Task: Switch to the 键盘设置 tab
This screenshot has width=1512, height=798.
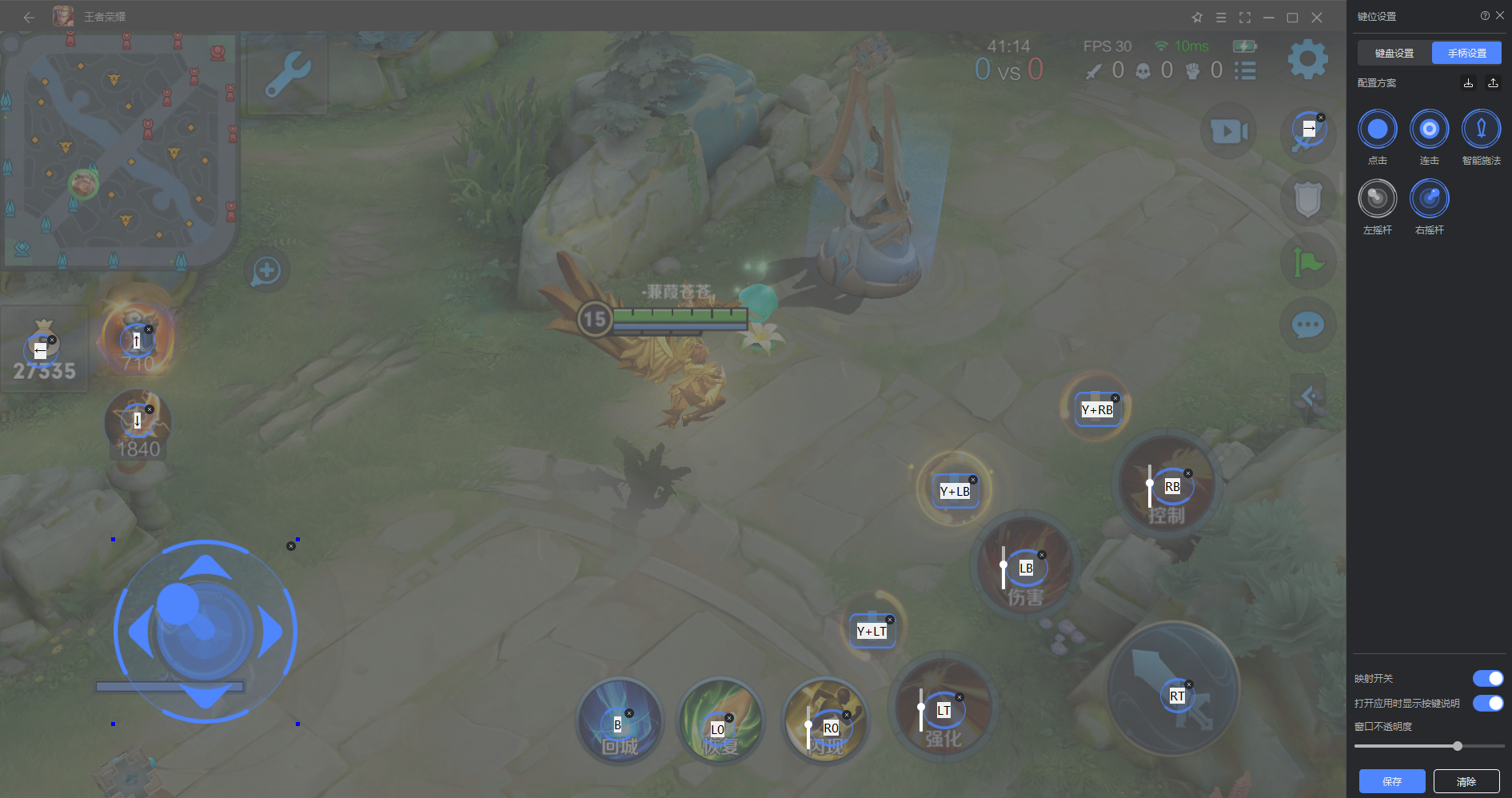Action: click(x=1394, y=54)
